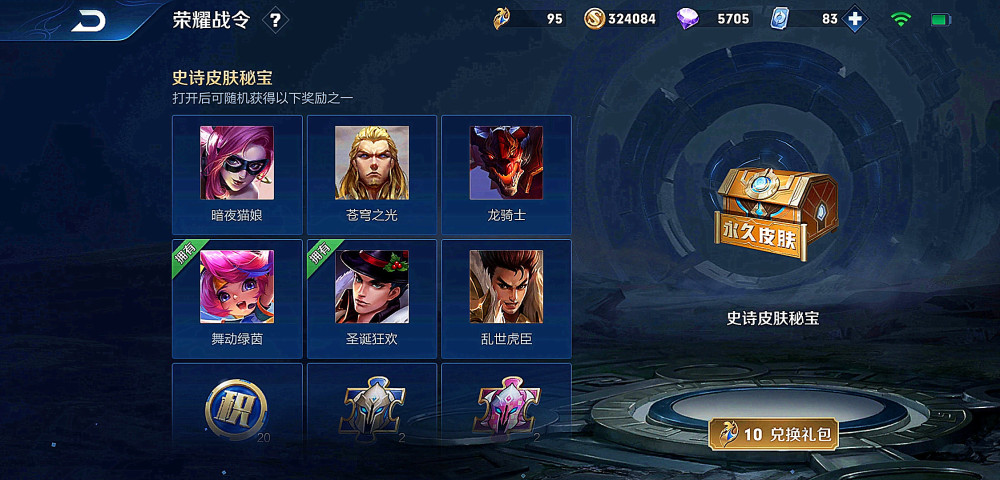The height and width of the screenshot is (480, 1000).
Task: Select the 苍穹之光 skin reward
Action: click(371, 174)
